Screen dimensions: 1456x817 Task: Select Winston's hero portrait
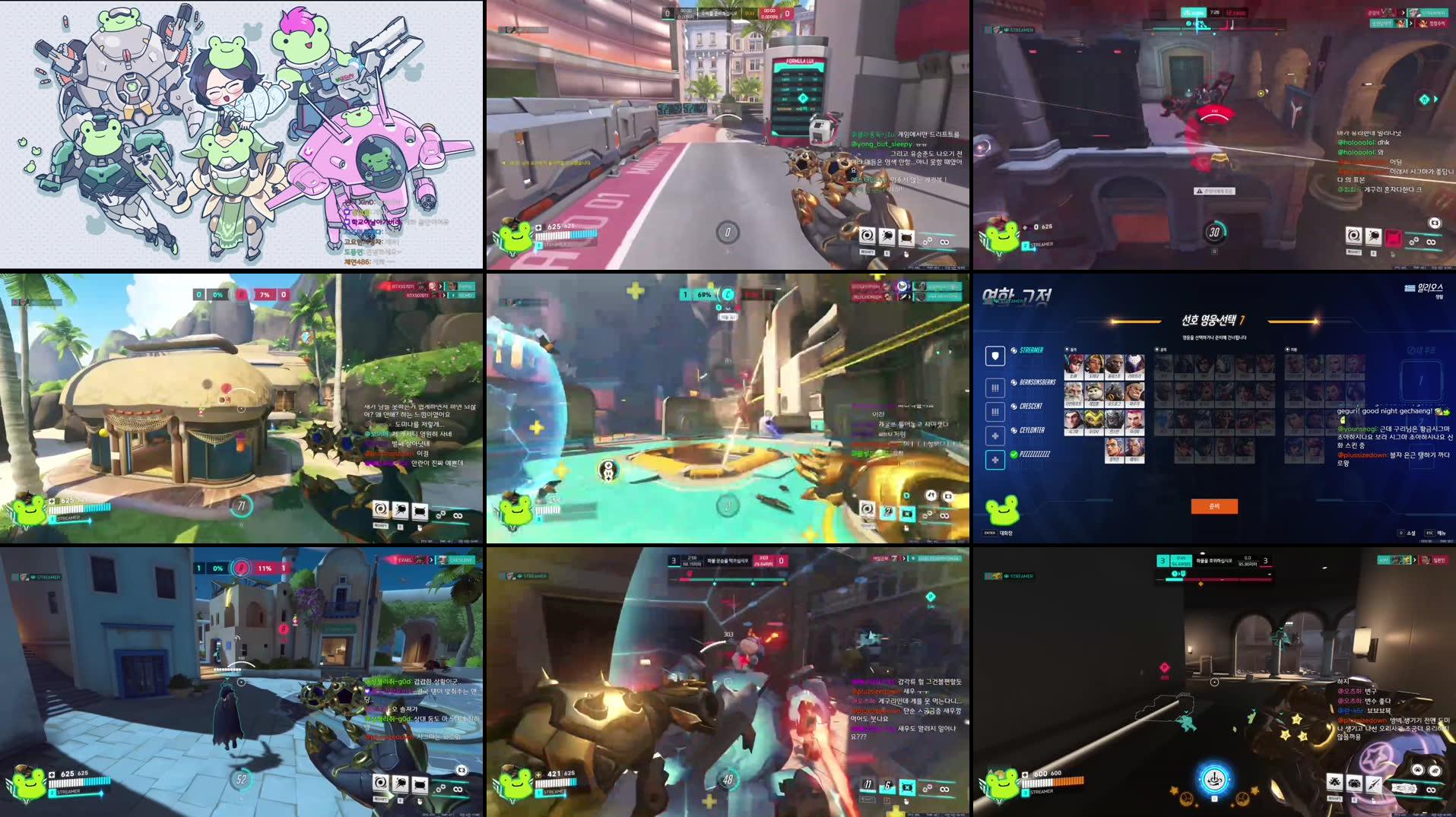point(1115,420)
